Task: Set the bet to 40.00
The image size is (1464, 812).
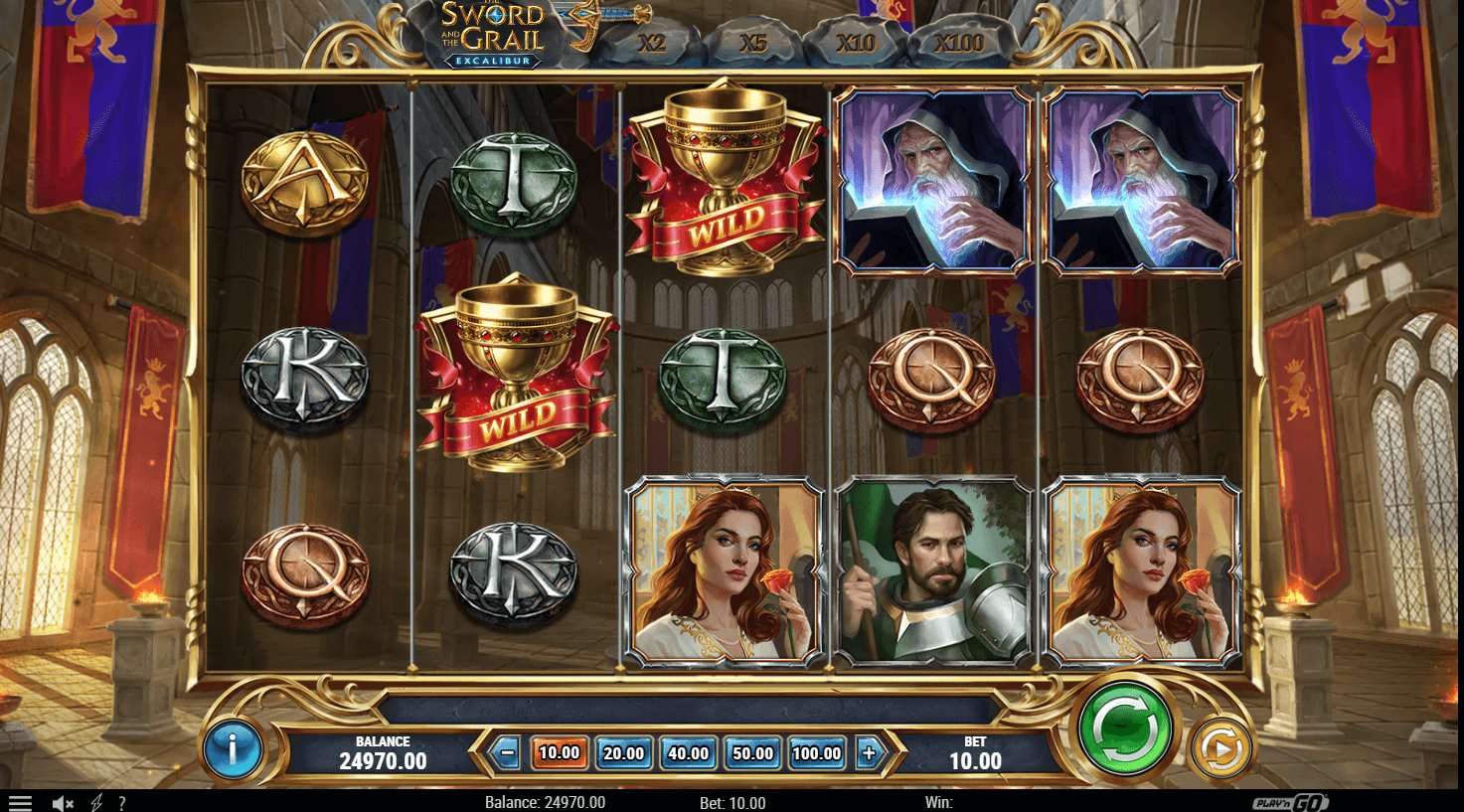Action: pyautogui.click(x=688, y=753)
